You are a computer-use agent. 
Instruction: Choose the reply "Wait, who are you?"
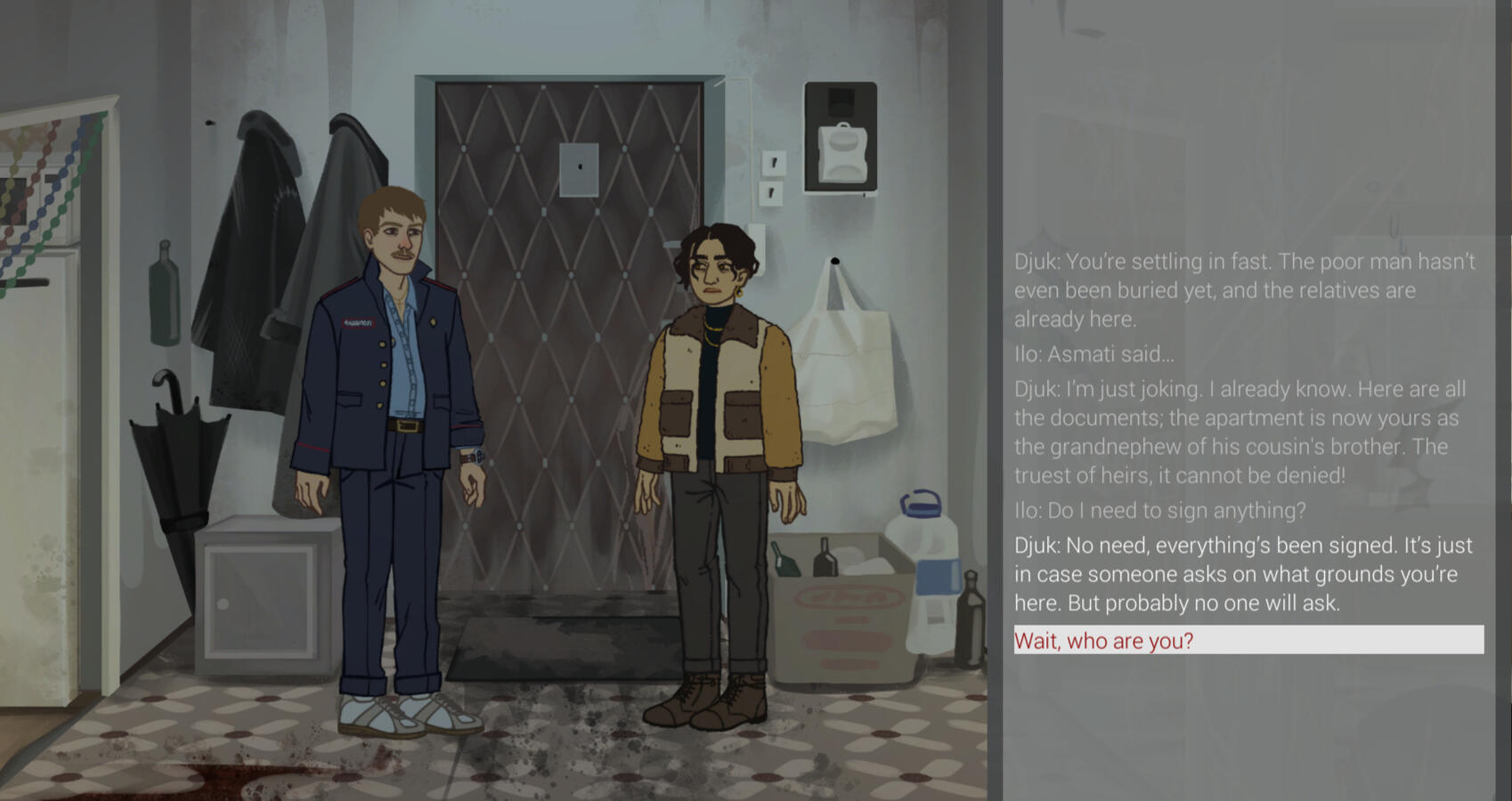tap(1104, 641)
